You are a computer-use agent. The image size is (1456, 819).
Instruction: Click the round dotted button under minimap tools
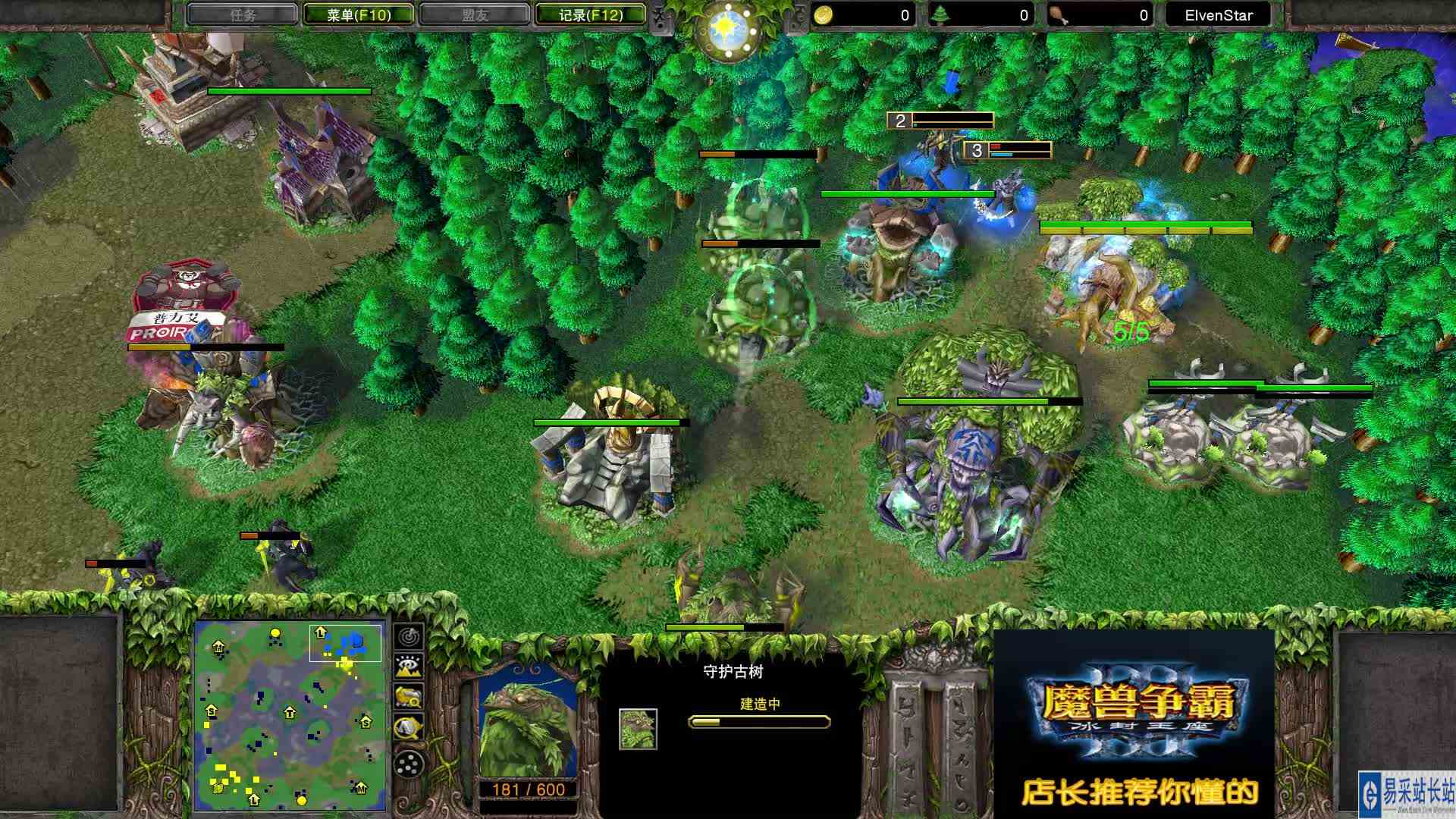409,762
